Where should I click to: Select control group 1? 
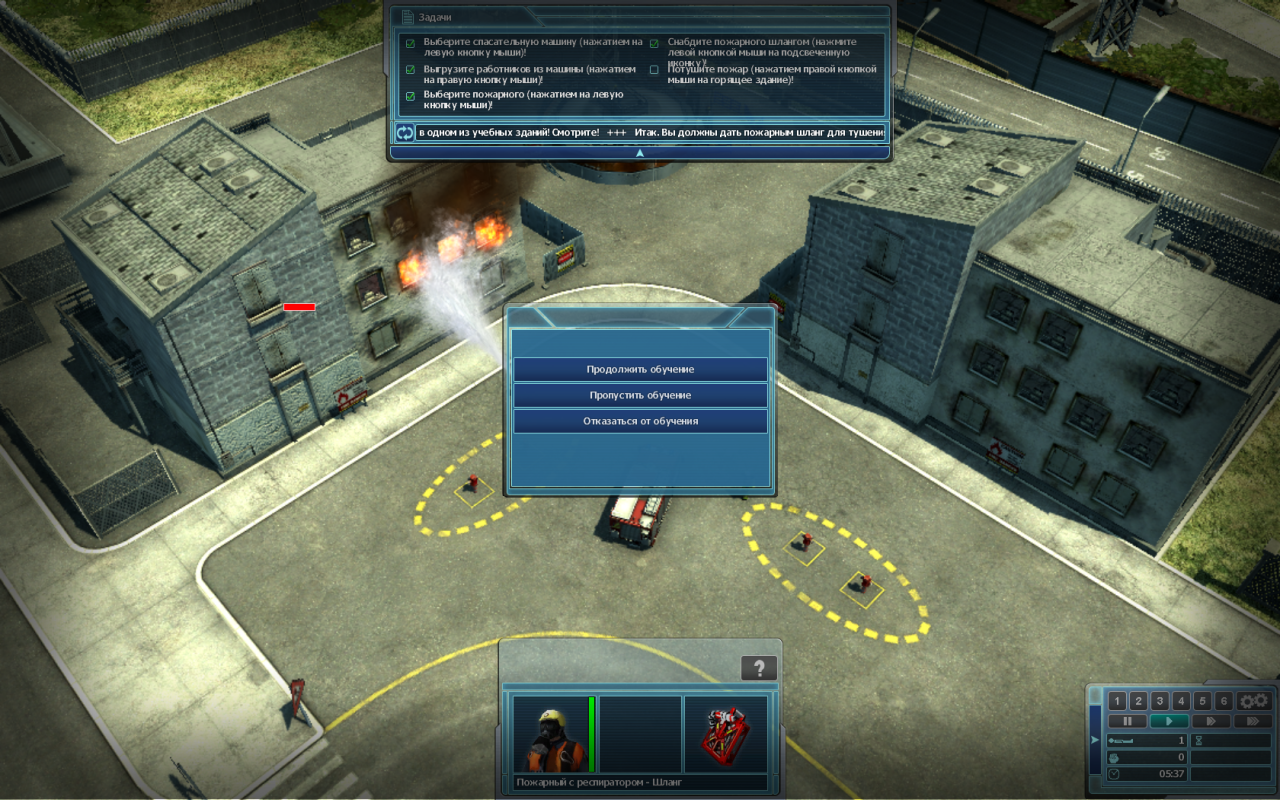pos(1118,701)
